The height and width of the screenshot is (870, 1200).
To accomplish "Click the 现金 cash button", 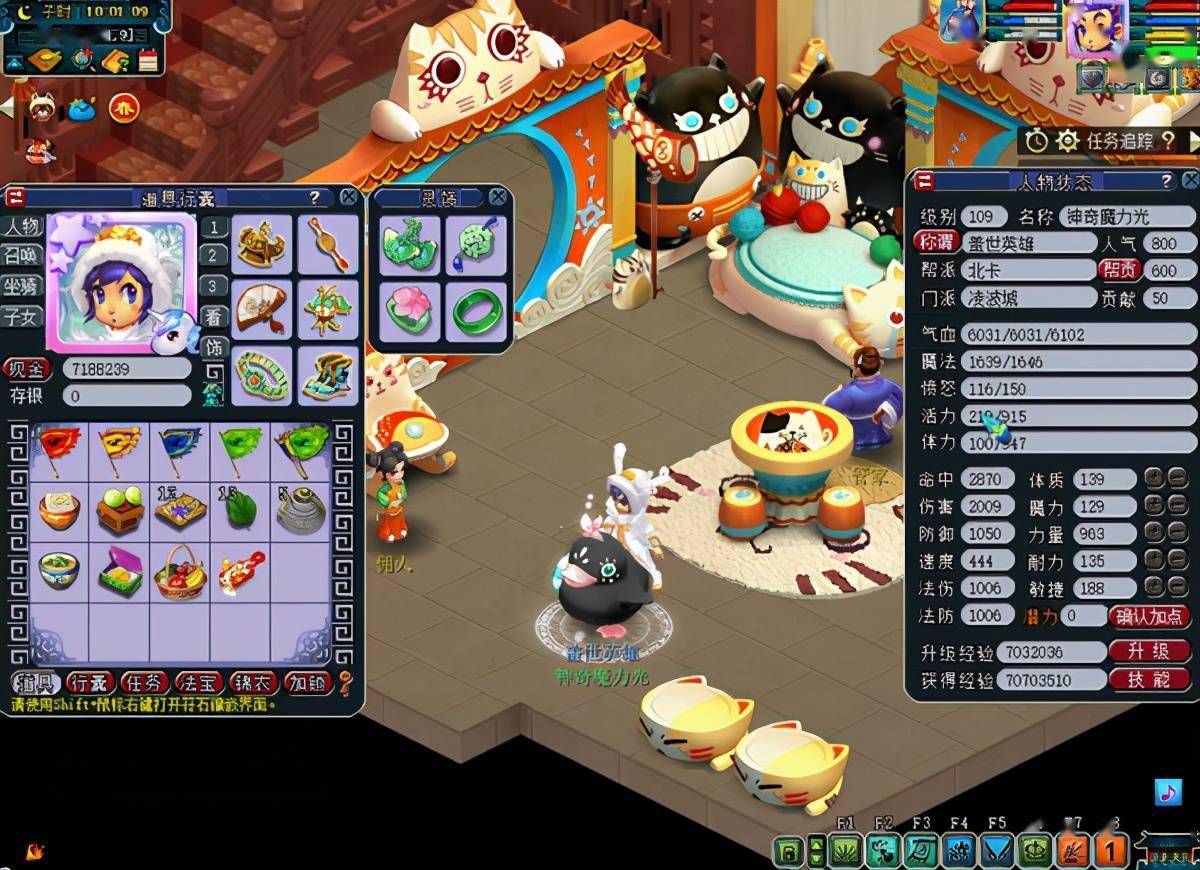I will (27, 369).
